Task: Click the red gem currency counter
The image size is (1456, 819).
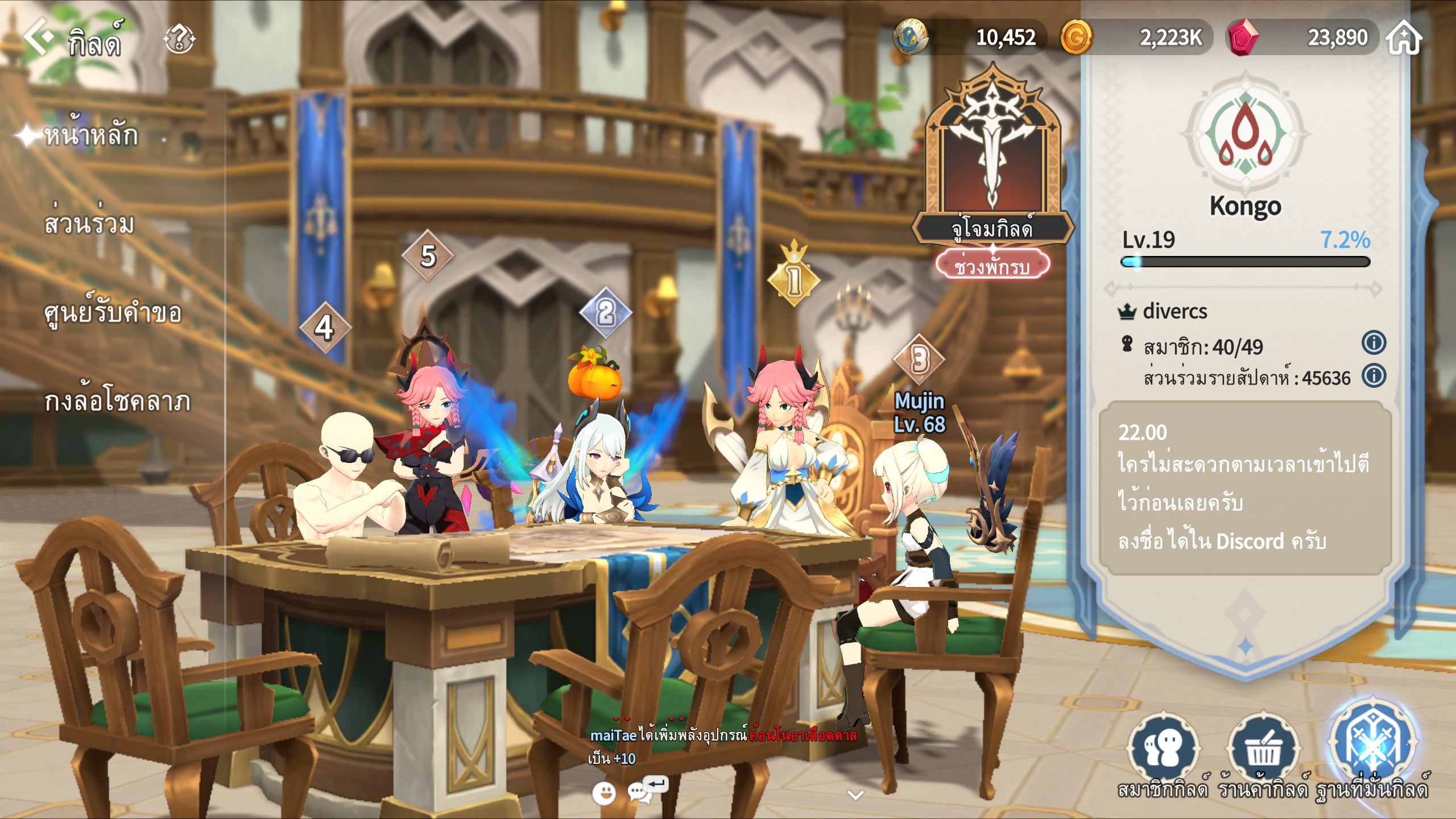Action: [1302, 38]
